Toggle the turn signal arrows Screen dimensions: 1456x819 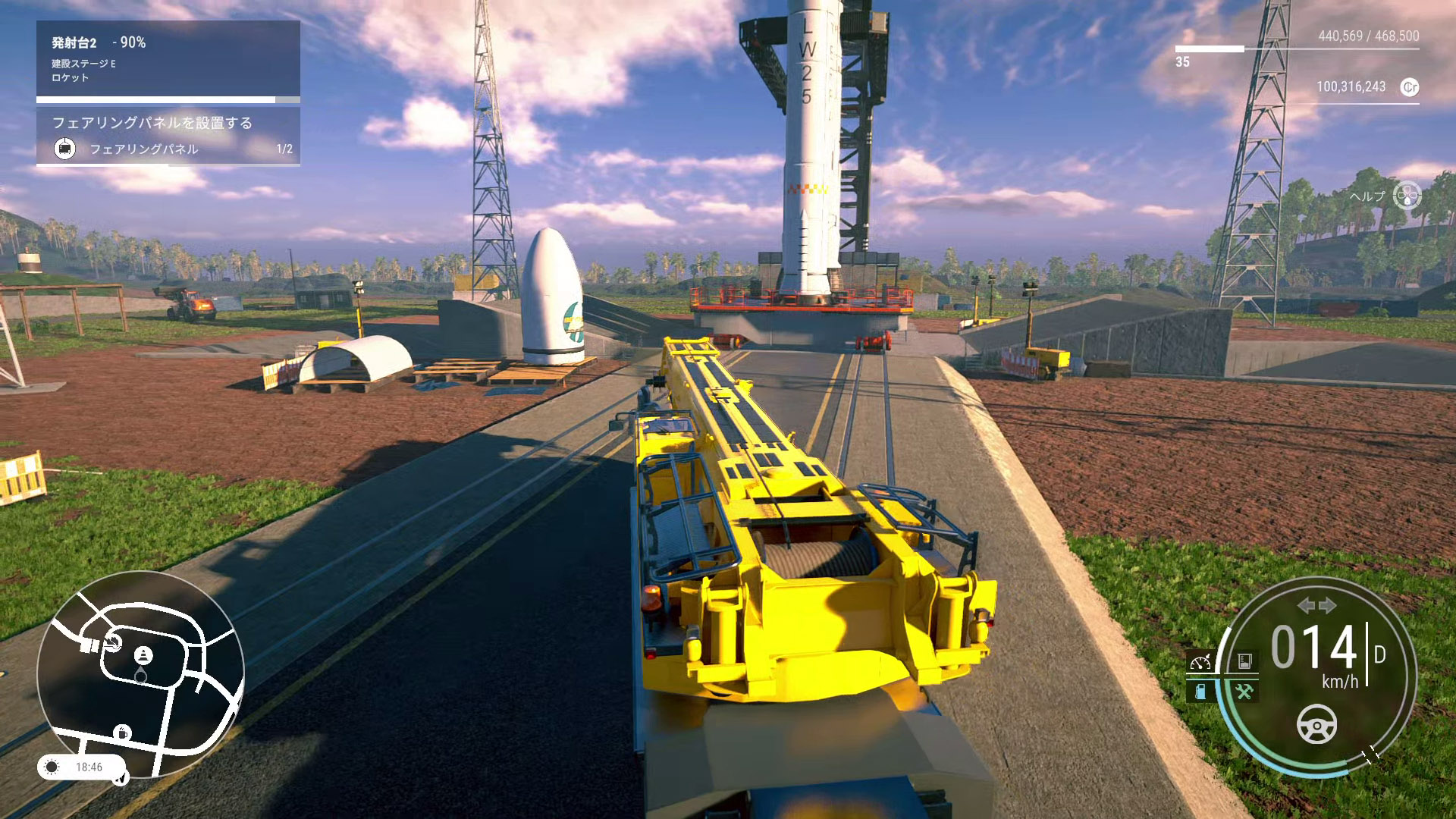pos(1316,605)
